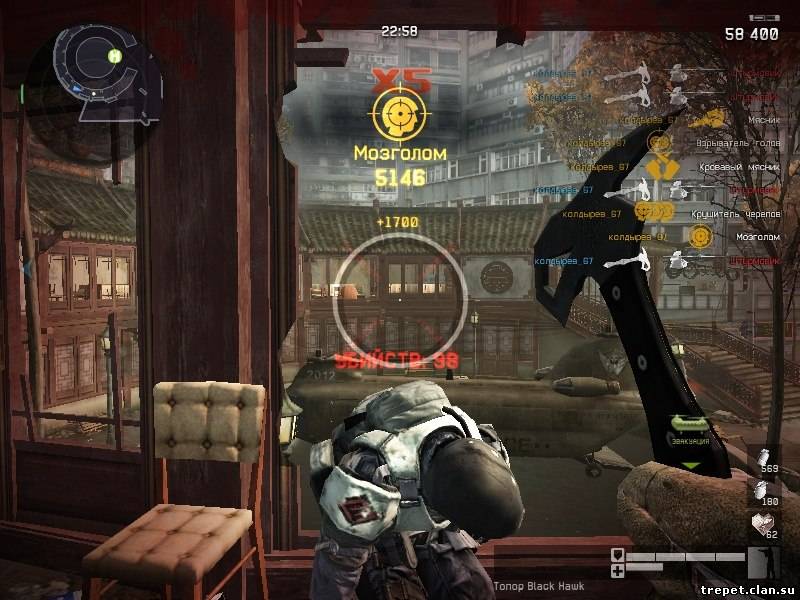
Task: Select the Мозголом row in the kill feed
Action: click(756, 237)
